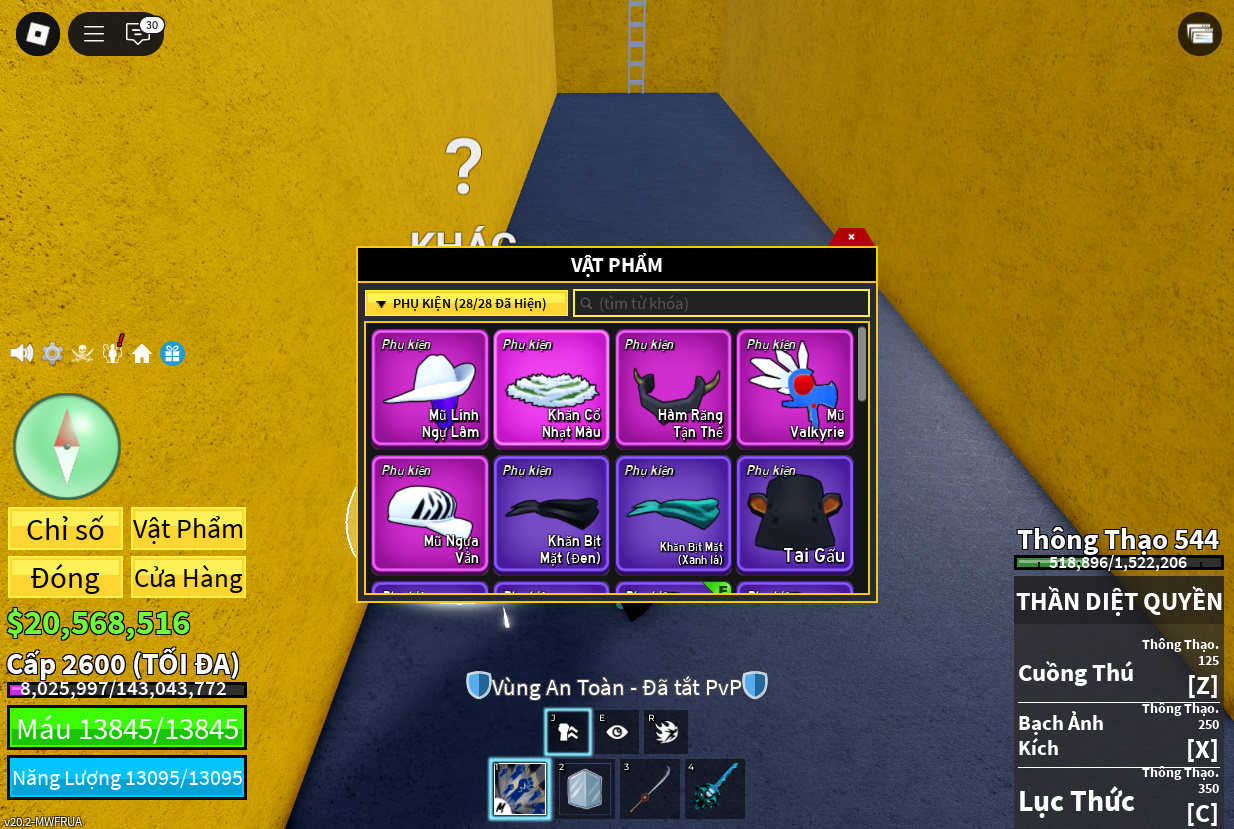Toggle the sound speaker icon

pyautogui.click(x=21, y=353)
